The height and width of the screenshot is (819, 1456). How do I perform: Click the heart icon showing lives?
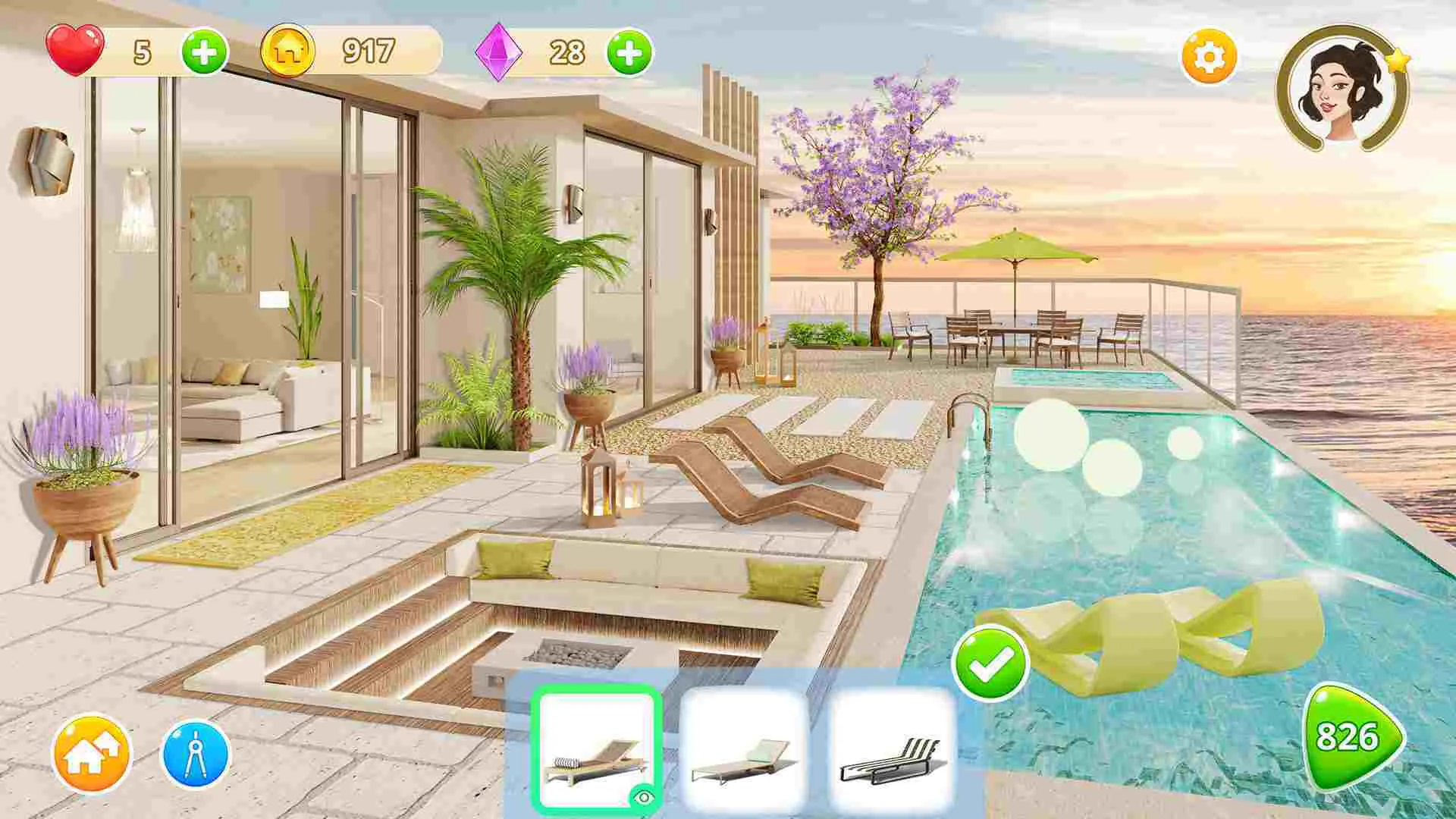pos(76,48)
